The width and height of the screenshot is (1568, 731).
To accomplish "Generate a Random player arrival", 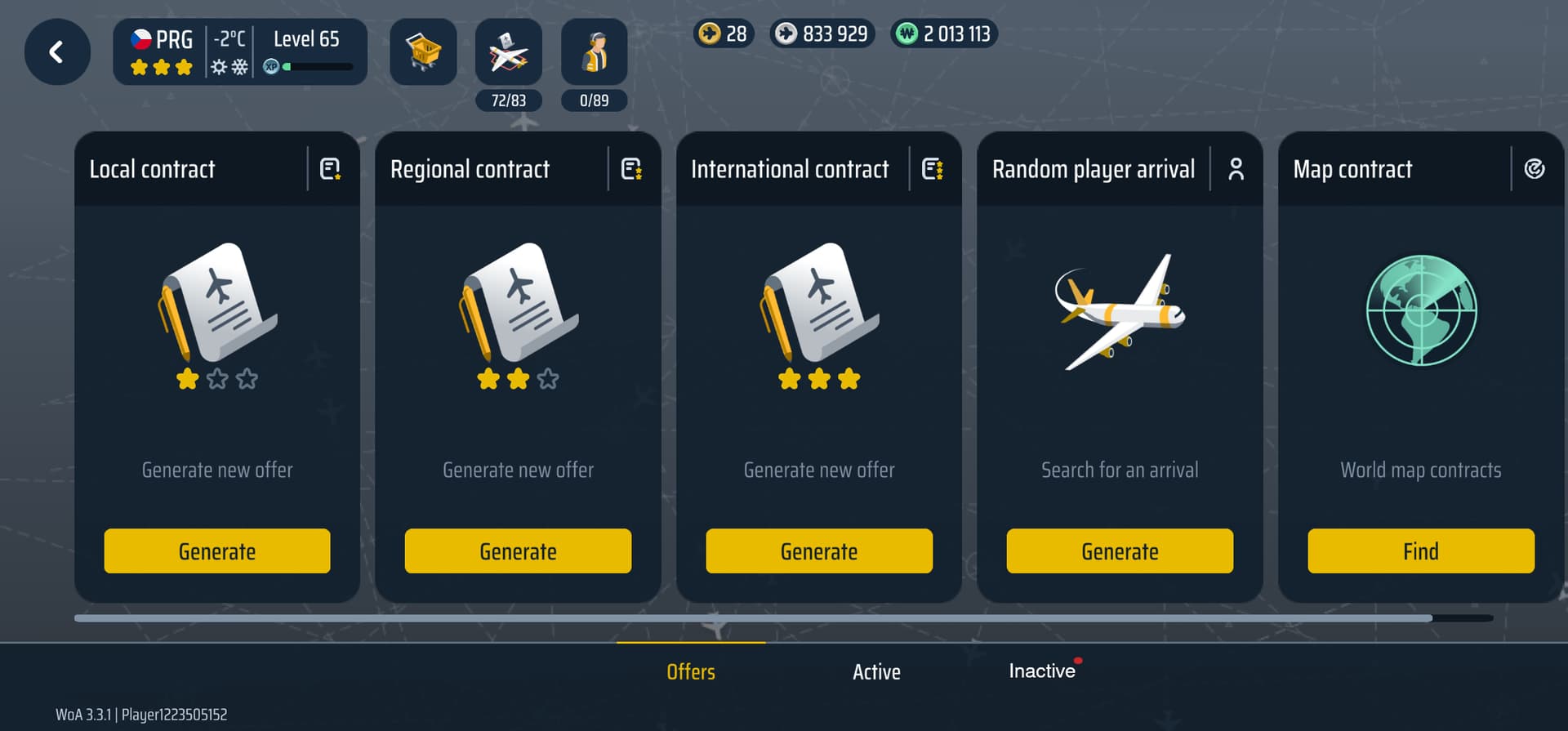I will (x=1120, y=551).
